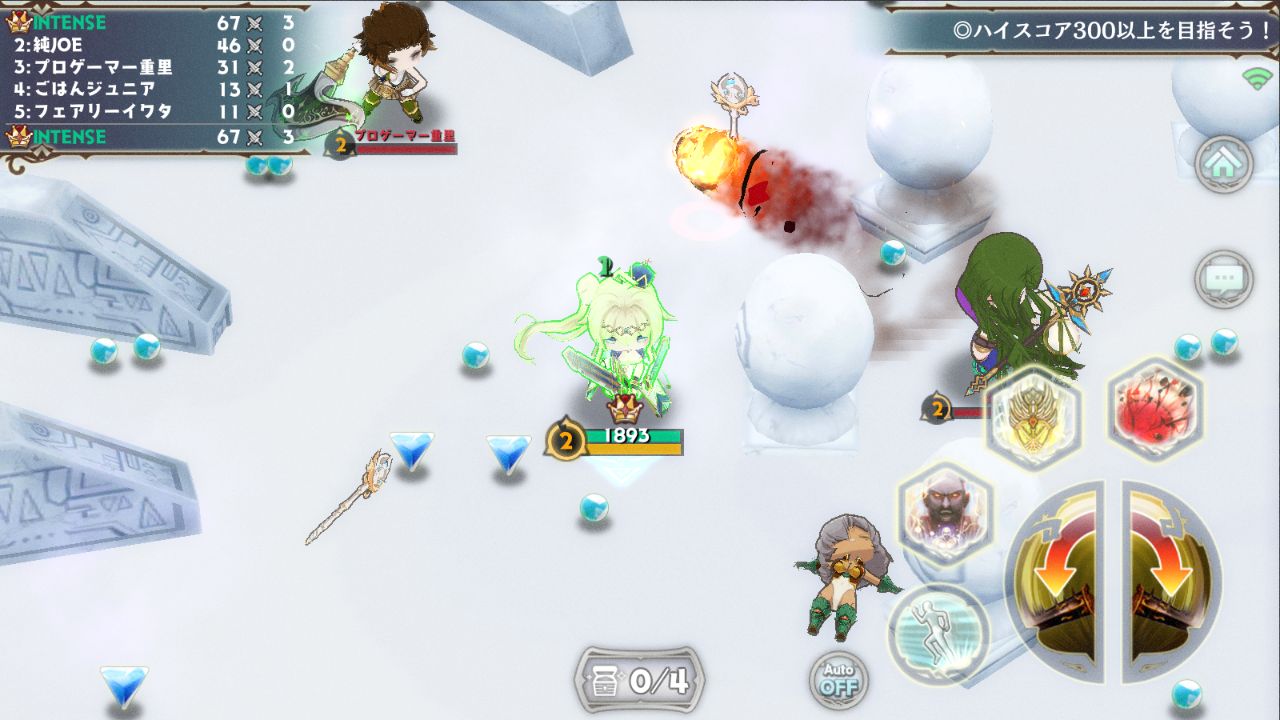Screen dimensions: 1280x720
Task: Swing with the right arrow attack button
Action: click(1170, 580)
